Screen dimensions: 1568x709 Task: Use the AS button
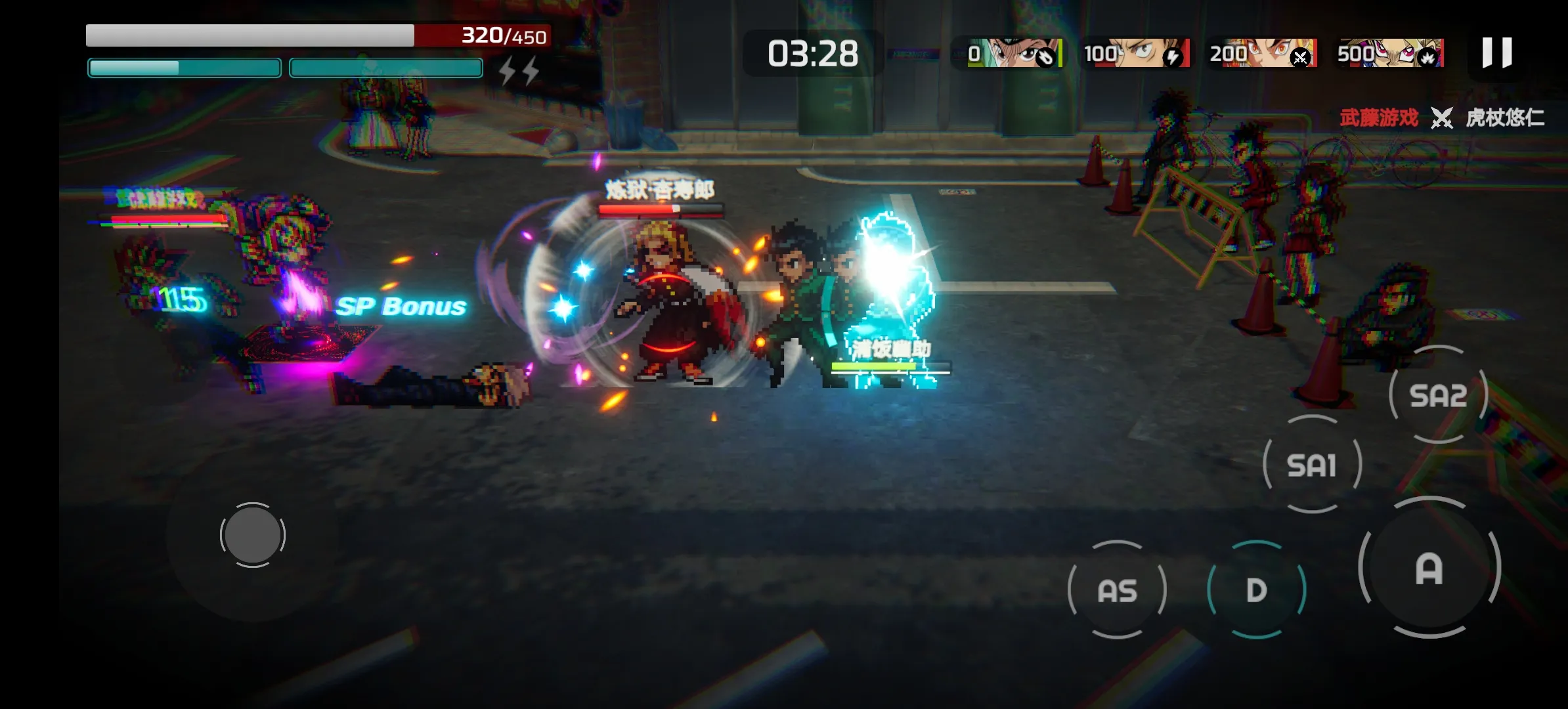(x=1117, y=590)
